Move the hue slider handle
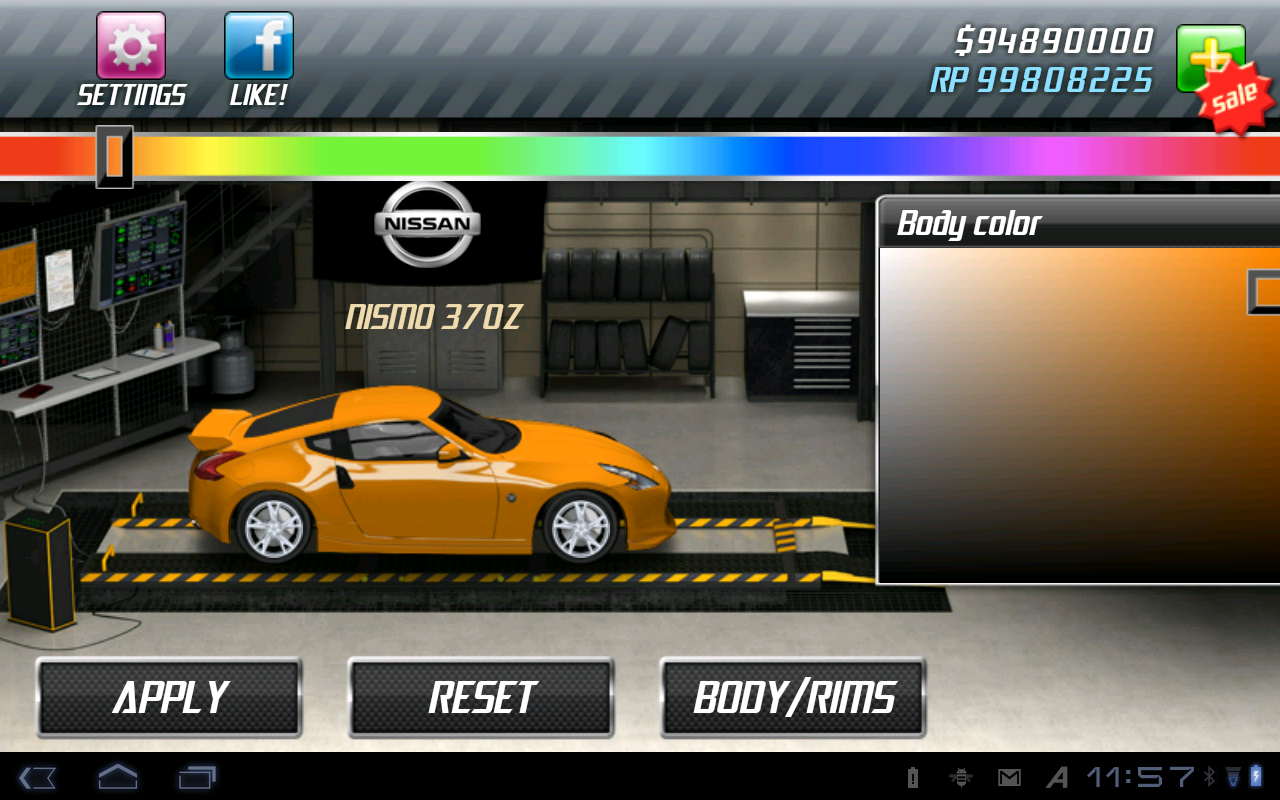This screenshot has height=800, width=1280. click(x=116, y=157)
